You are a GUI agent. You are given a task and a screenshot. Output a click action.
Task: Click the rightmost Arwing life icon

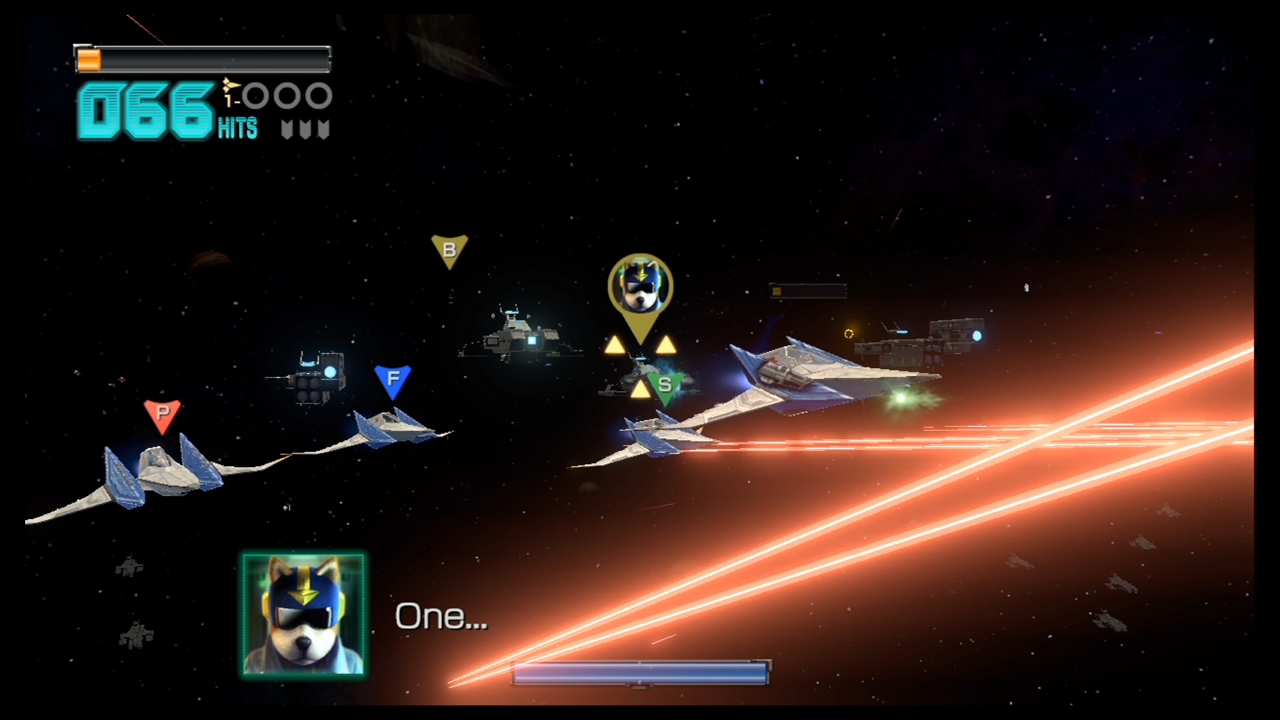319,96
